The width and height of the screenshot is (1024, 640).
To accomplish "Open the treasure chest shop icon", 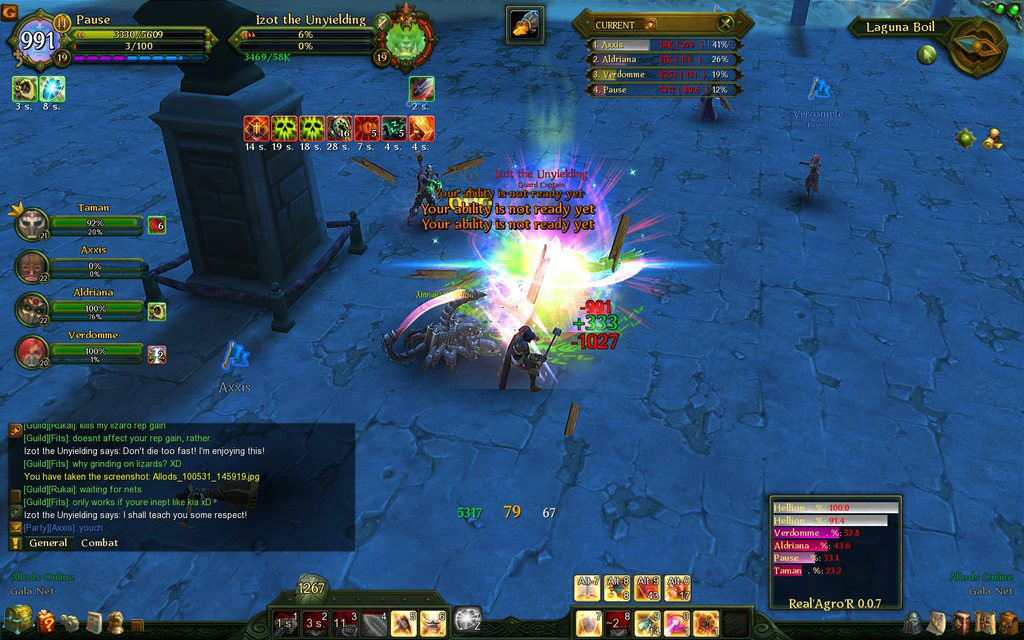I will point(18,620).
